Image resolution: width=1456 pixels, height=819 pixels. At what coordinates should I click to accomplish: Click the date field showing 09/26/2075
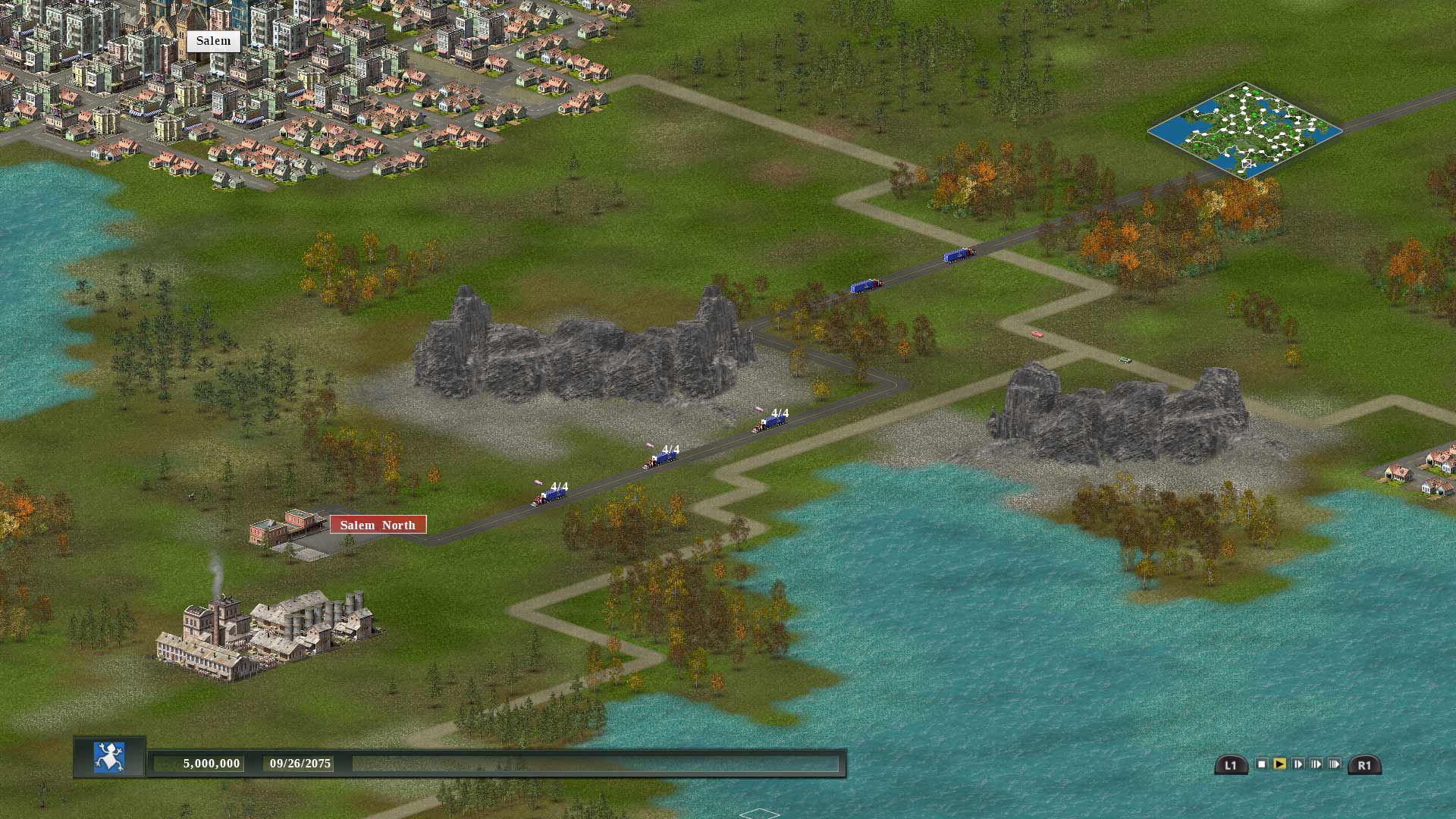tap(300, 764)
